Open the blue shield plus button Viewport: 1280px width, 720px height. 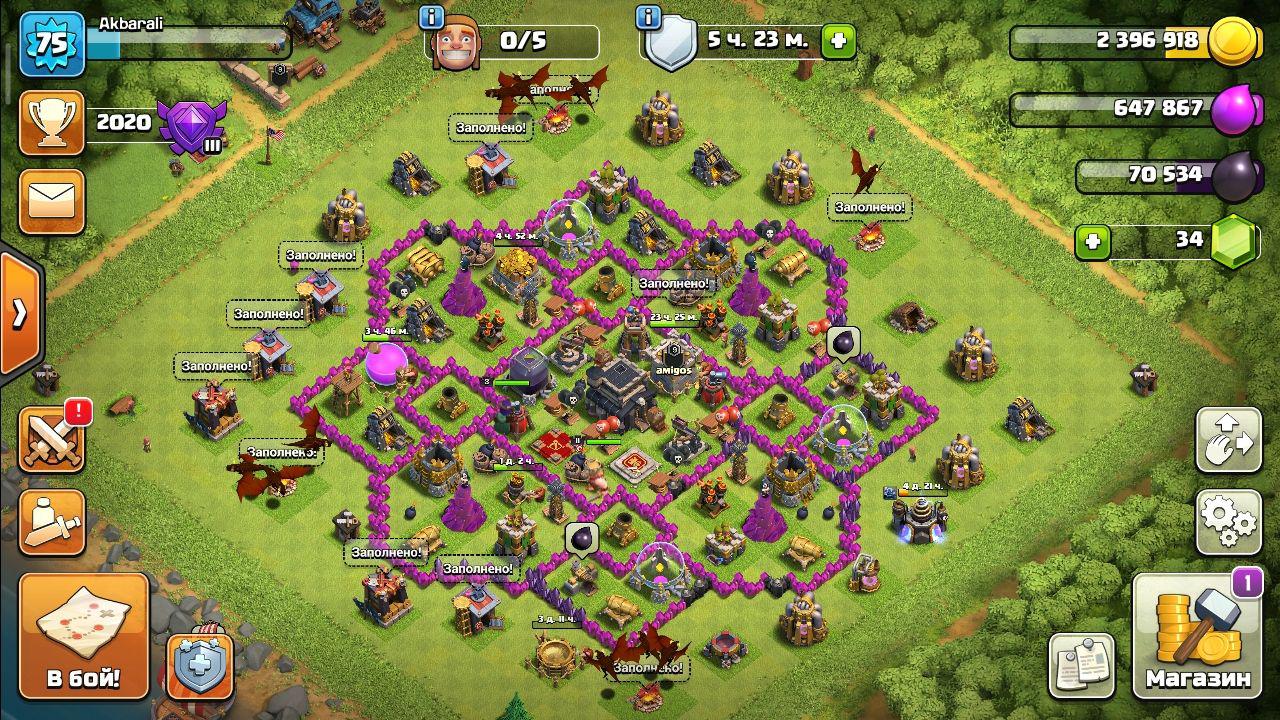[x=200, y=664]
